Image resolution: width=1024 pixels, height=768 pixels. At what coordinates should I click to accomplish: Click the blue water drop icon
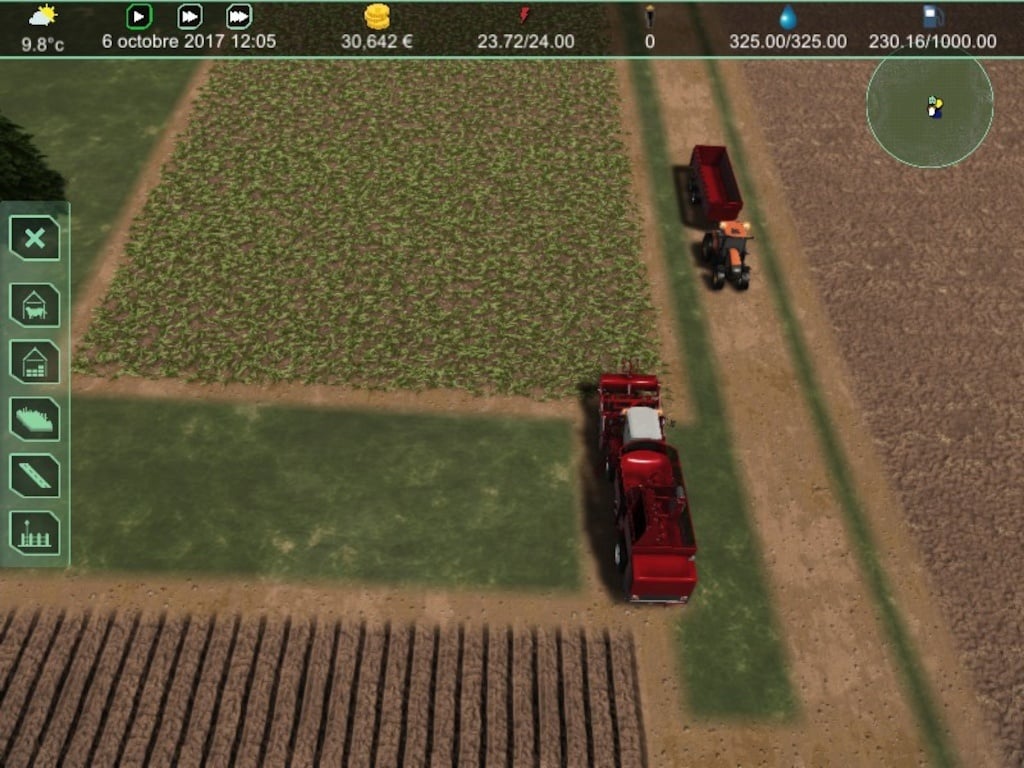tap(788, 17)
